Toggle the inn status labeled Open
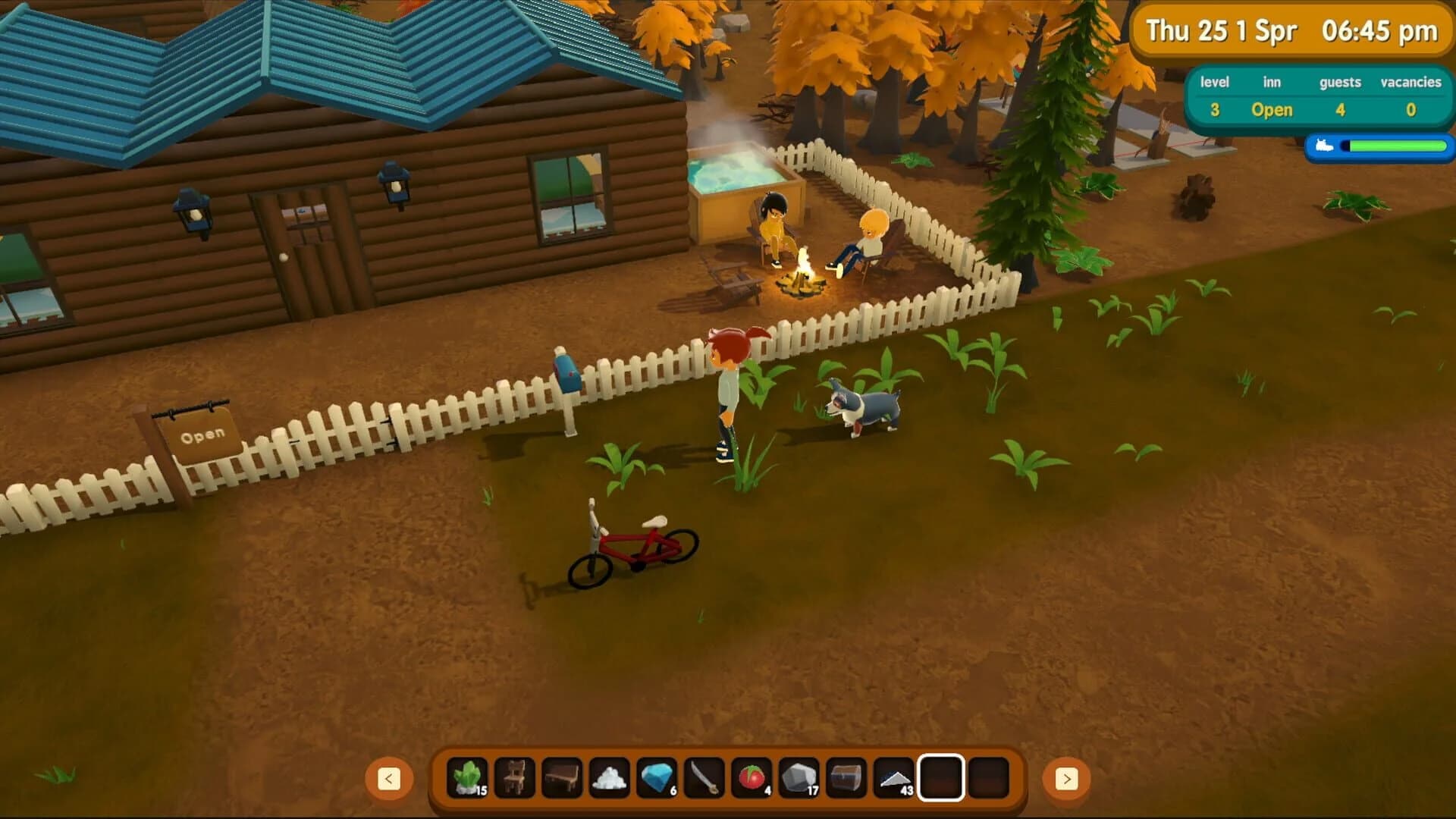 [1271, 110]
